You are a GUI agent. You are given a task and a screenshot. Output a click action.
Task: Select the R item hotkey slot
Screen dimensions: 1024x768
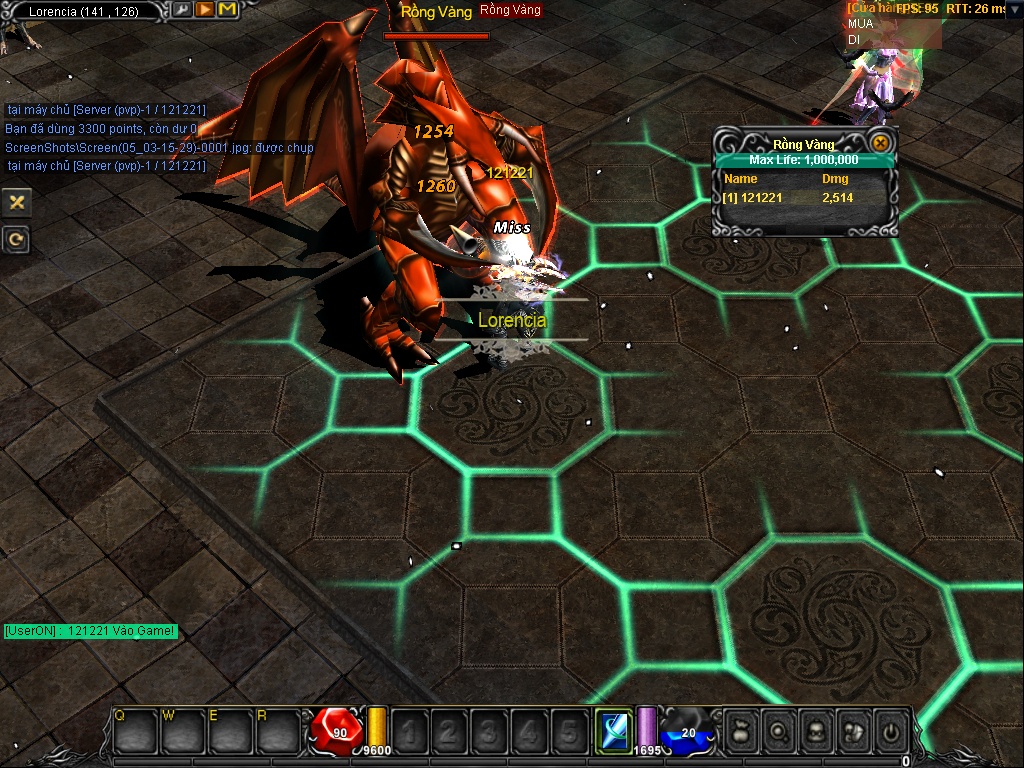tap(277, 731)
